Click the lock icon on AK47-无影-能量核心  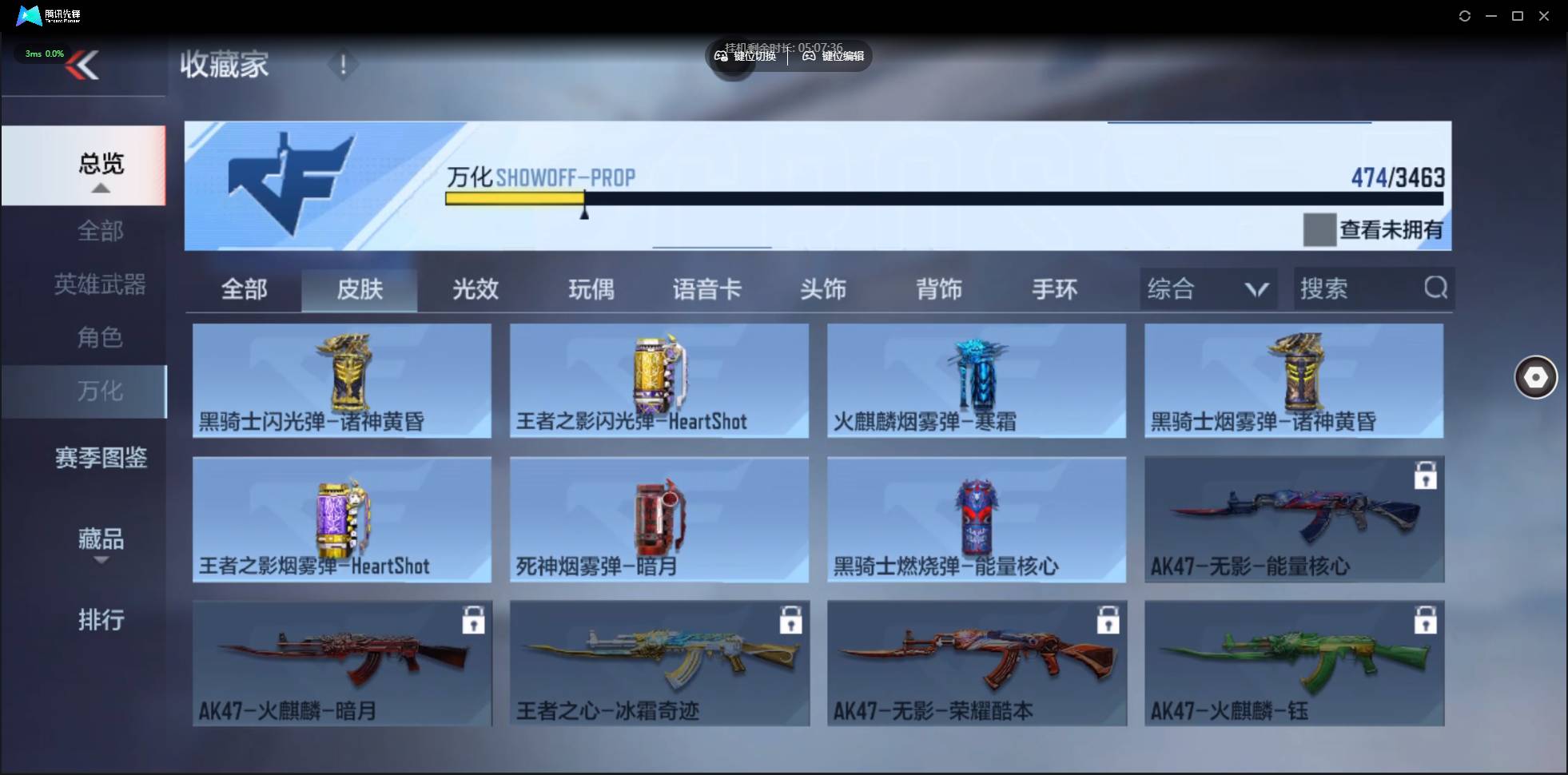pos(1427,475)
